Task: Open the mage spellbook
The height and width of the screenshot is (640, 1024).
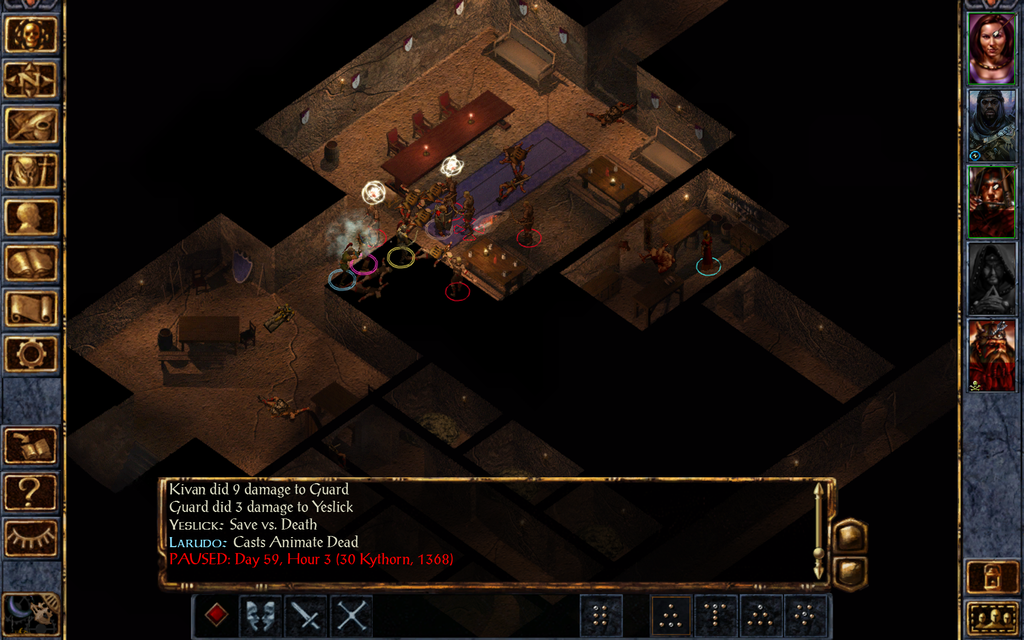Action: tap(31, 263)
